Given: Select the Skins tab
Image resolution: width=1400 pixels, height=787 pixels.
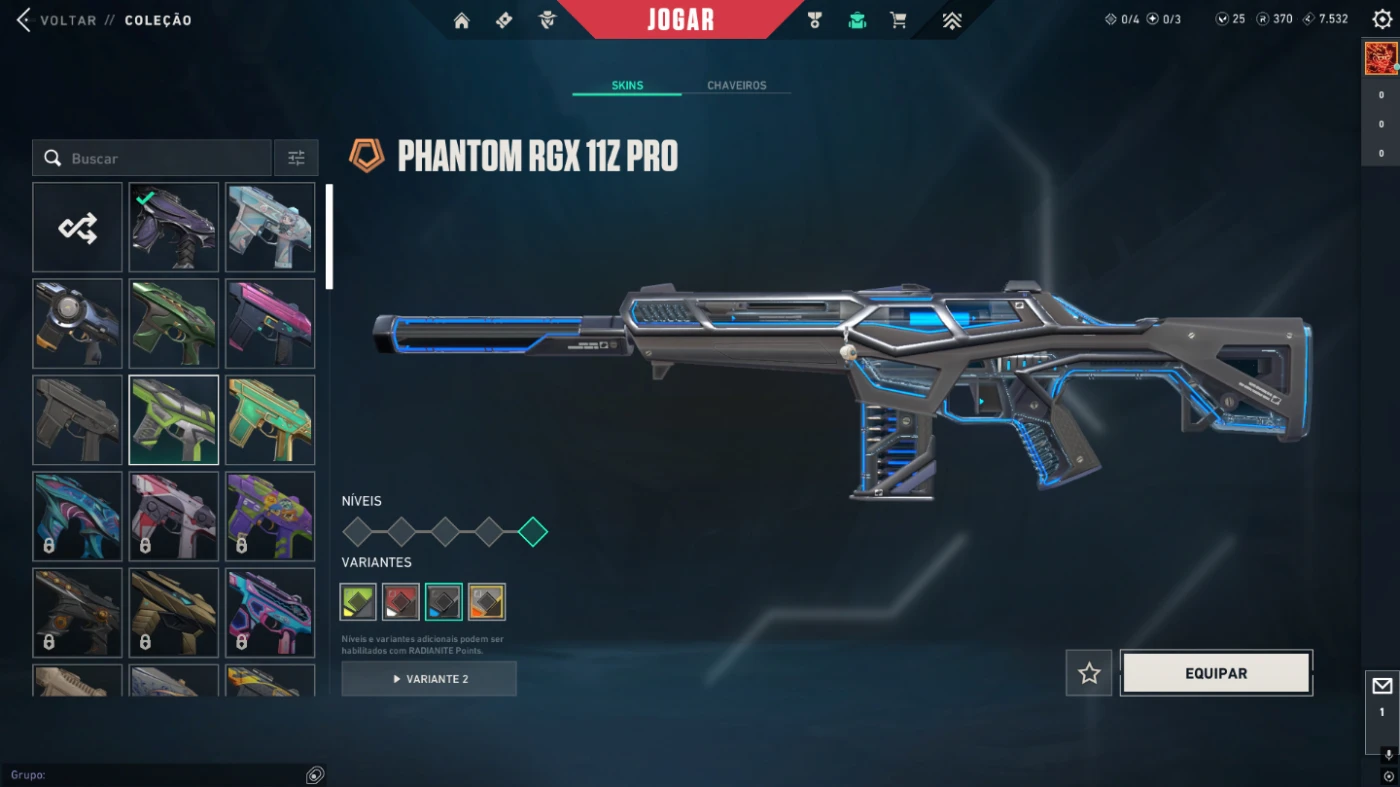Looking at the screenshot, I should click(x=627, y=86).
